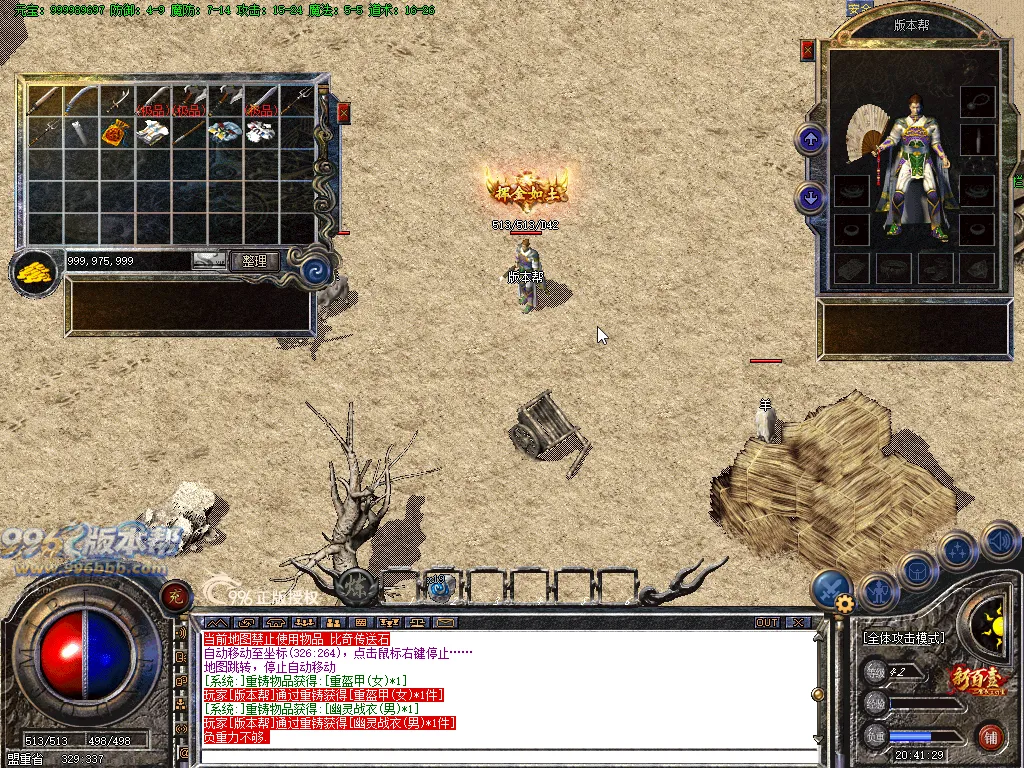Click the chat text input field
1024x768 pixels.
pos(500,756)
